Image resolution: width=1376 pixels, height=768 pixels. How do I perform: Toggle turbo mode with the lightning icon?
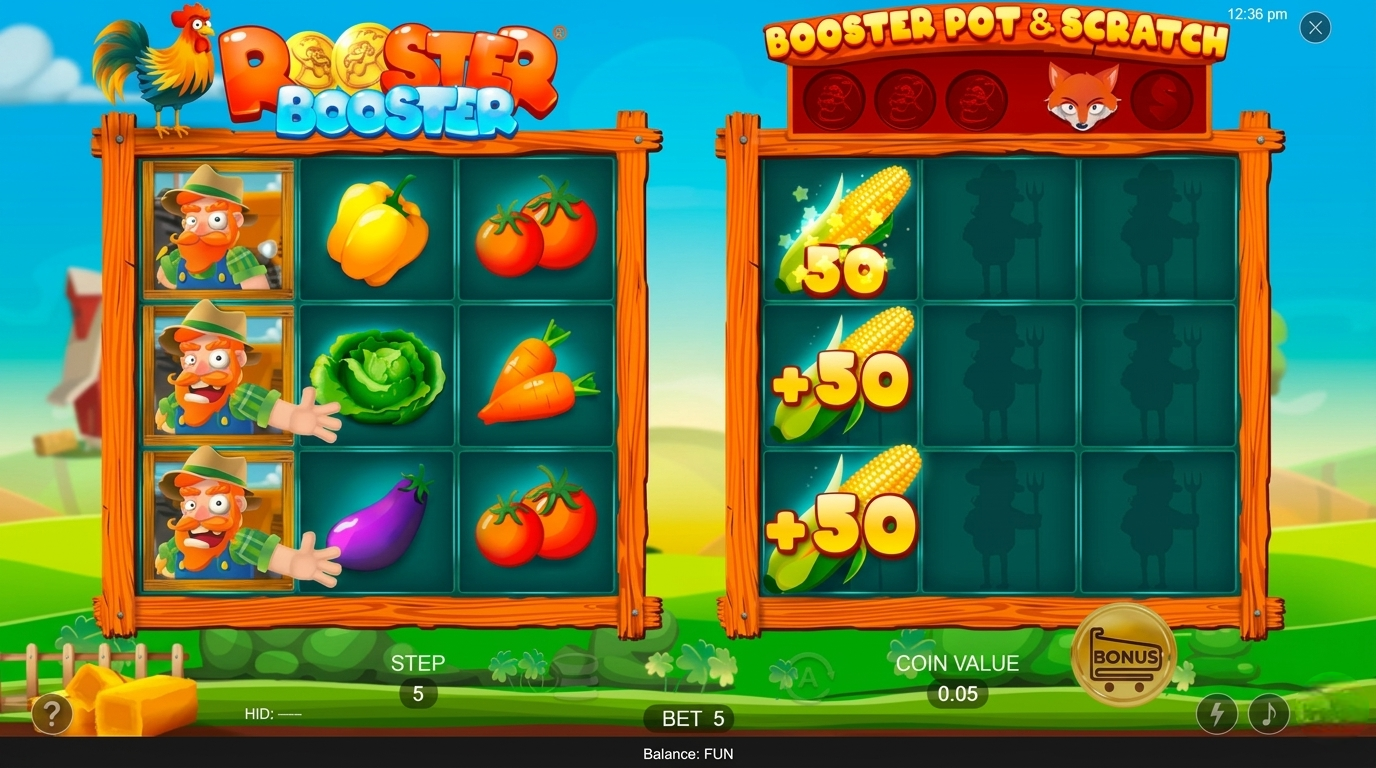pos(1216,714)
